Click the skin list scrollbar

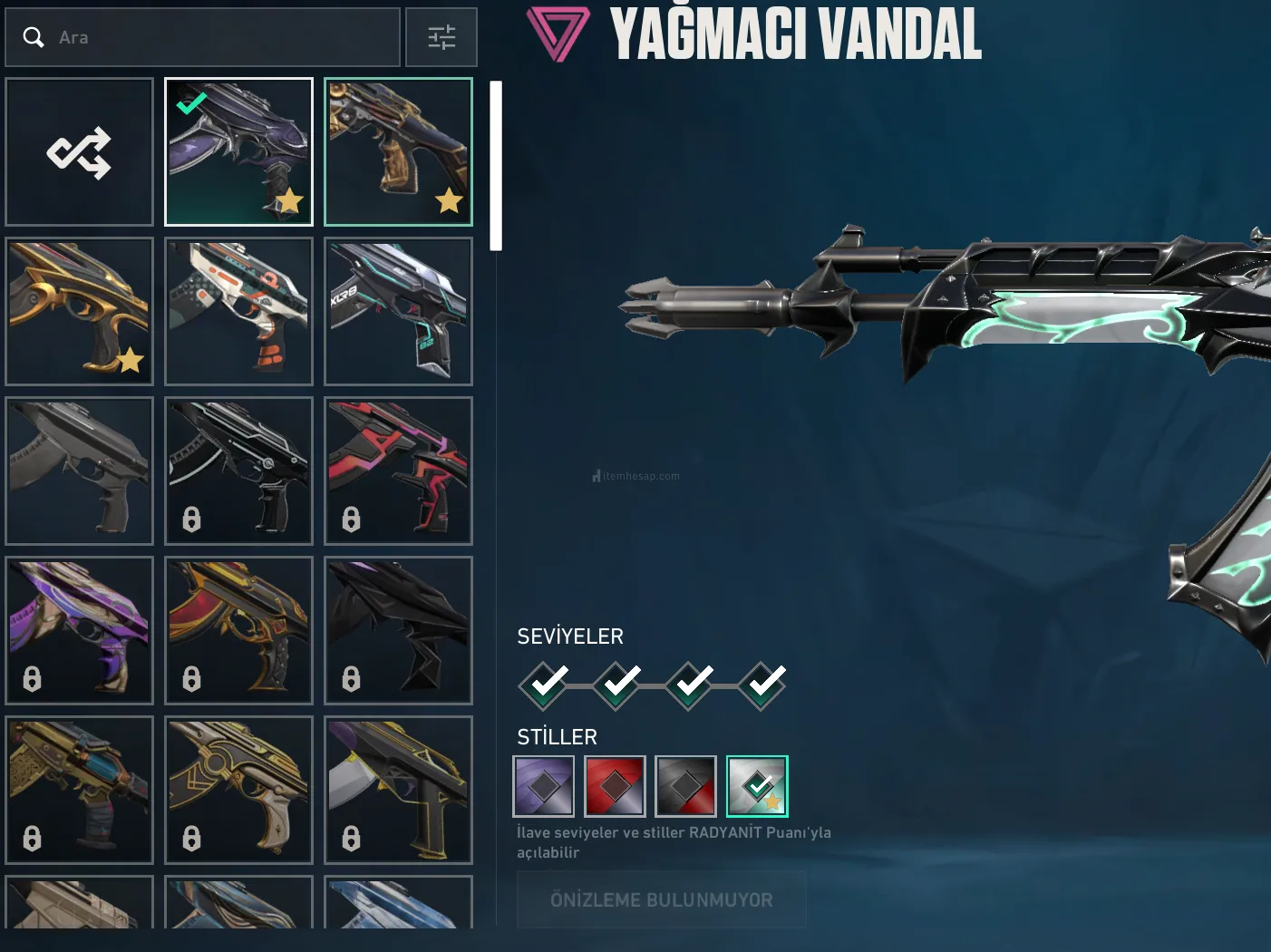496,165
